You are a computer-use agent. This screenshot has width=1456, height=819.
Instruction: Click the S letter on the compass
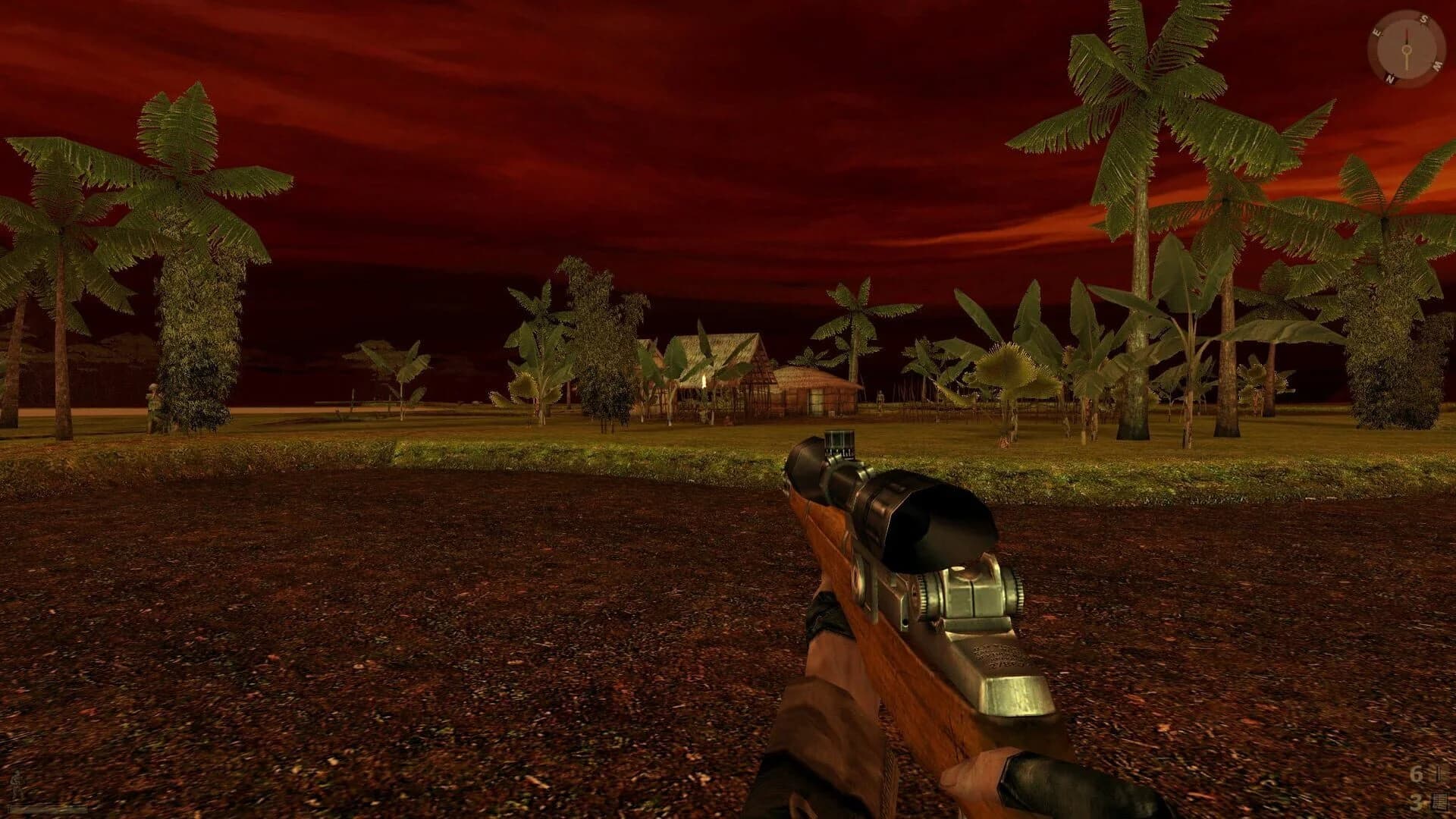tap(1424, 19)
